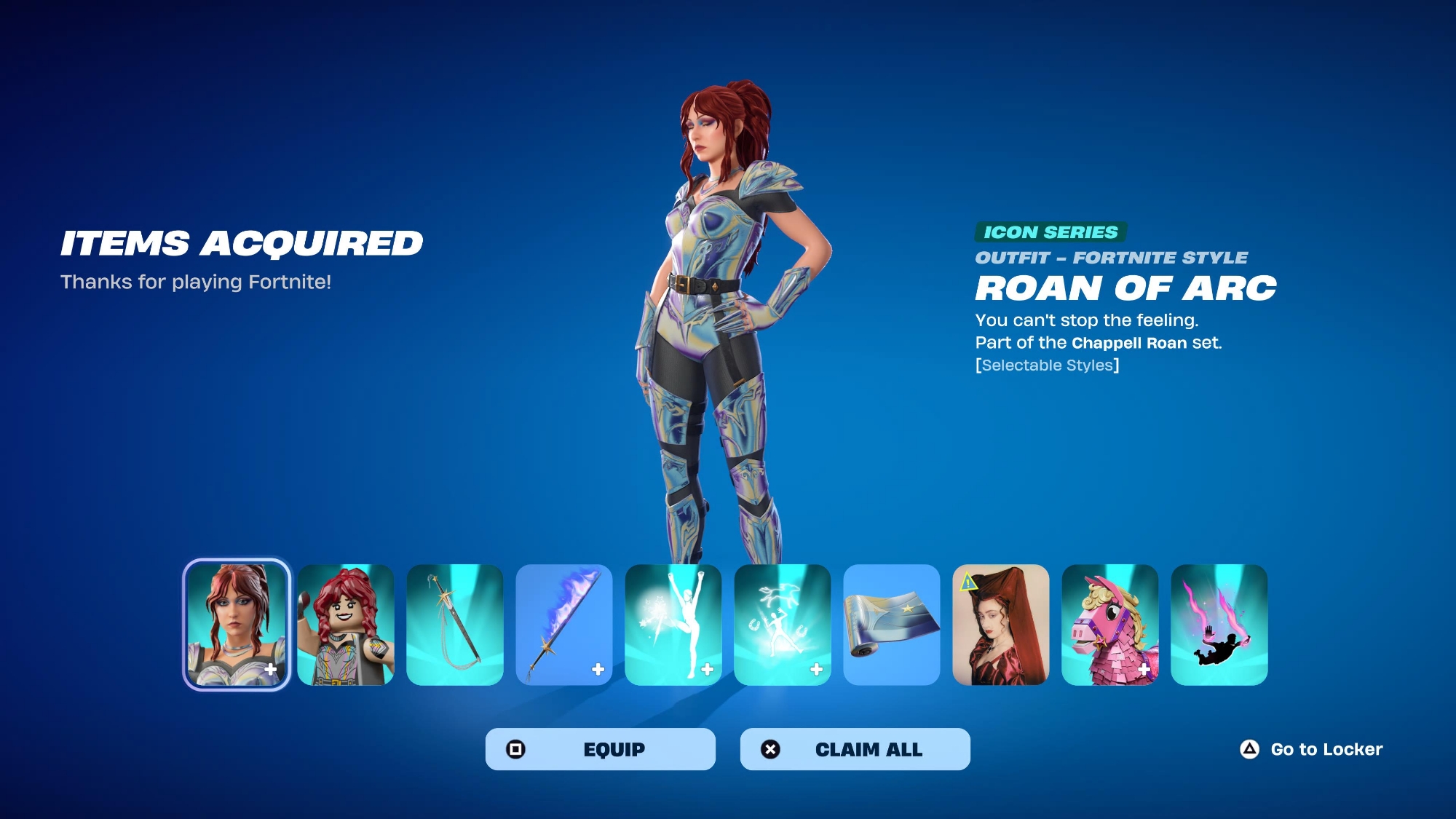The image size is (1456, 819).
Task: Select the sword back bling thumbnail
Action: [455, 625]
